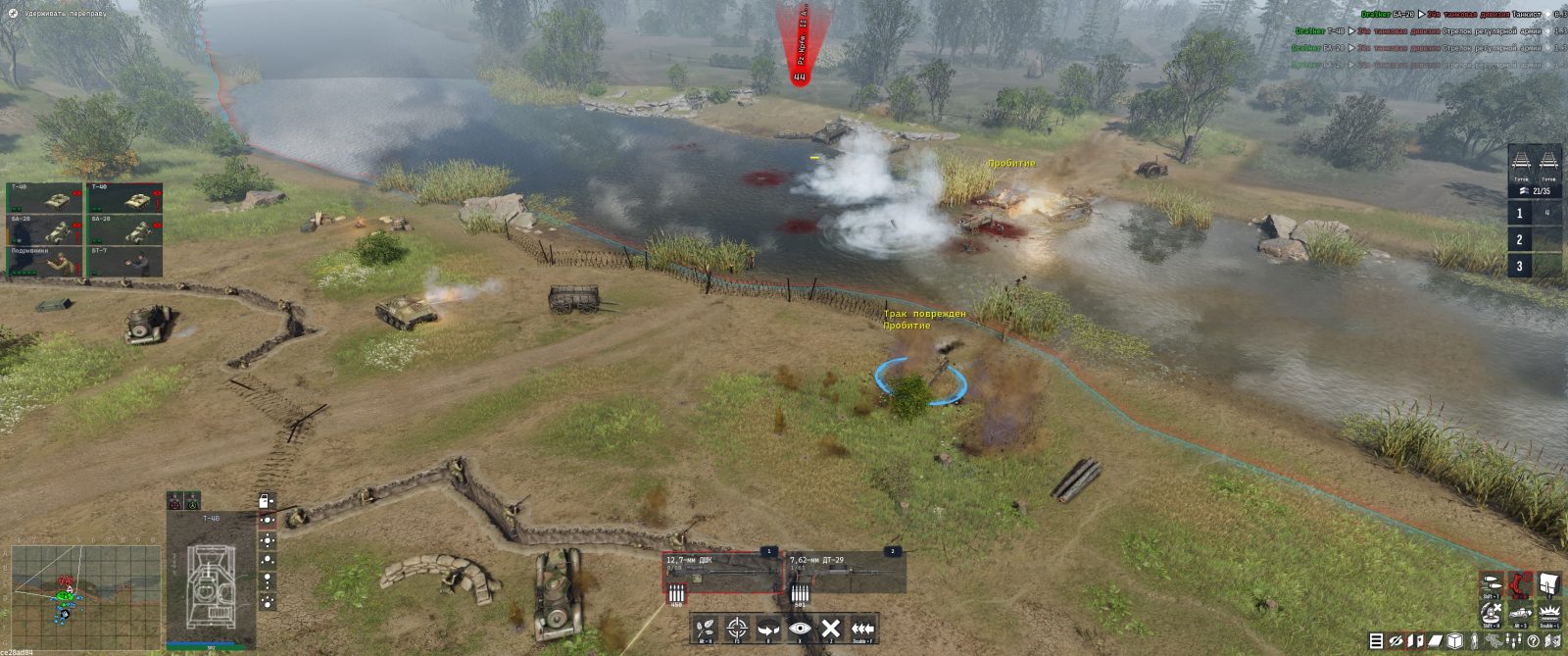Click the red highlighted soldier stance icon
The width and height of the screenshot is (1568, 656).
pyautogui.click(x=1520, y=584)
